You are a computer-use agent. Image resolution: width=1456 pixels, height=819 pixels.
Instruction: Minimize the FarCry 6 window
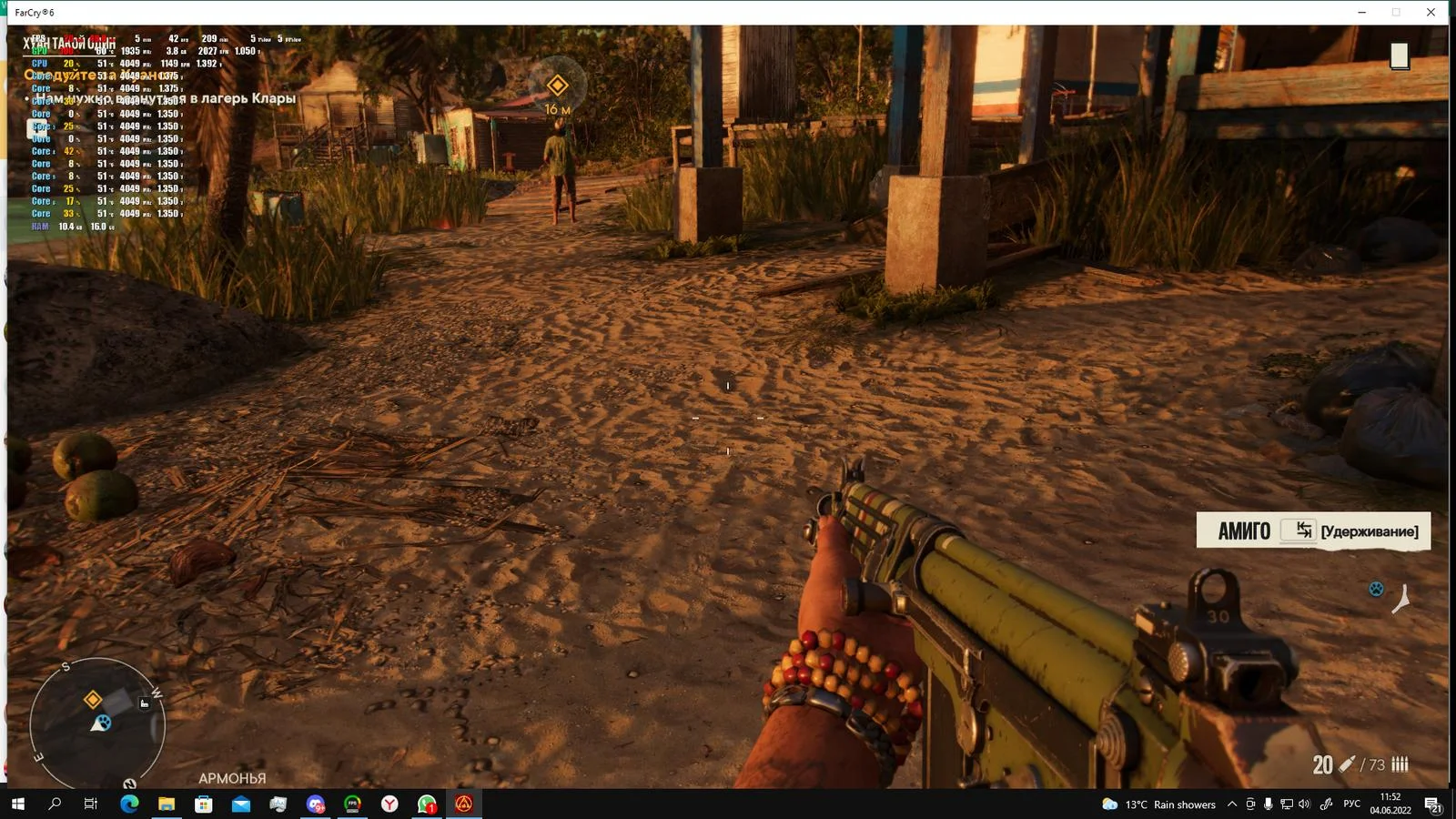click(x=1362, y=13)
